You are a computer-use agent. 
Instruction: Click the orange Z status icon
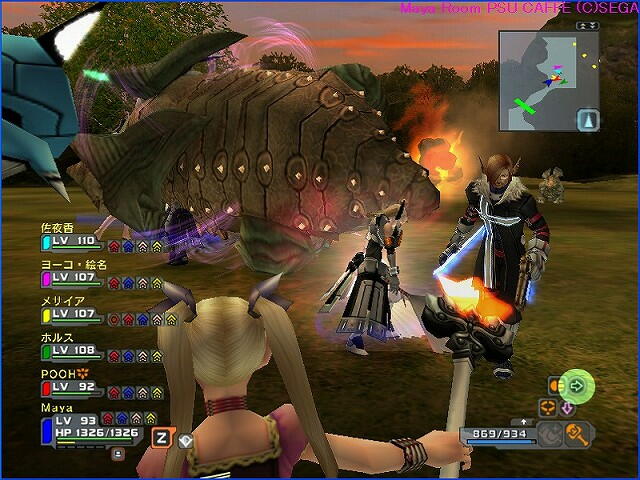coord(161,437)
